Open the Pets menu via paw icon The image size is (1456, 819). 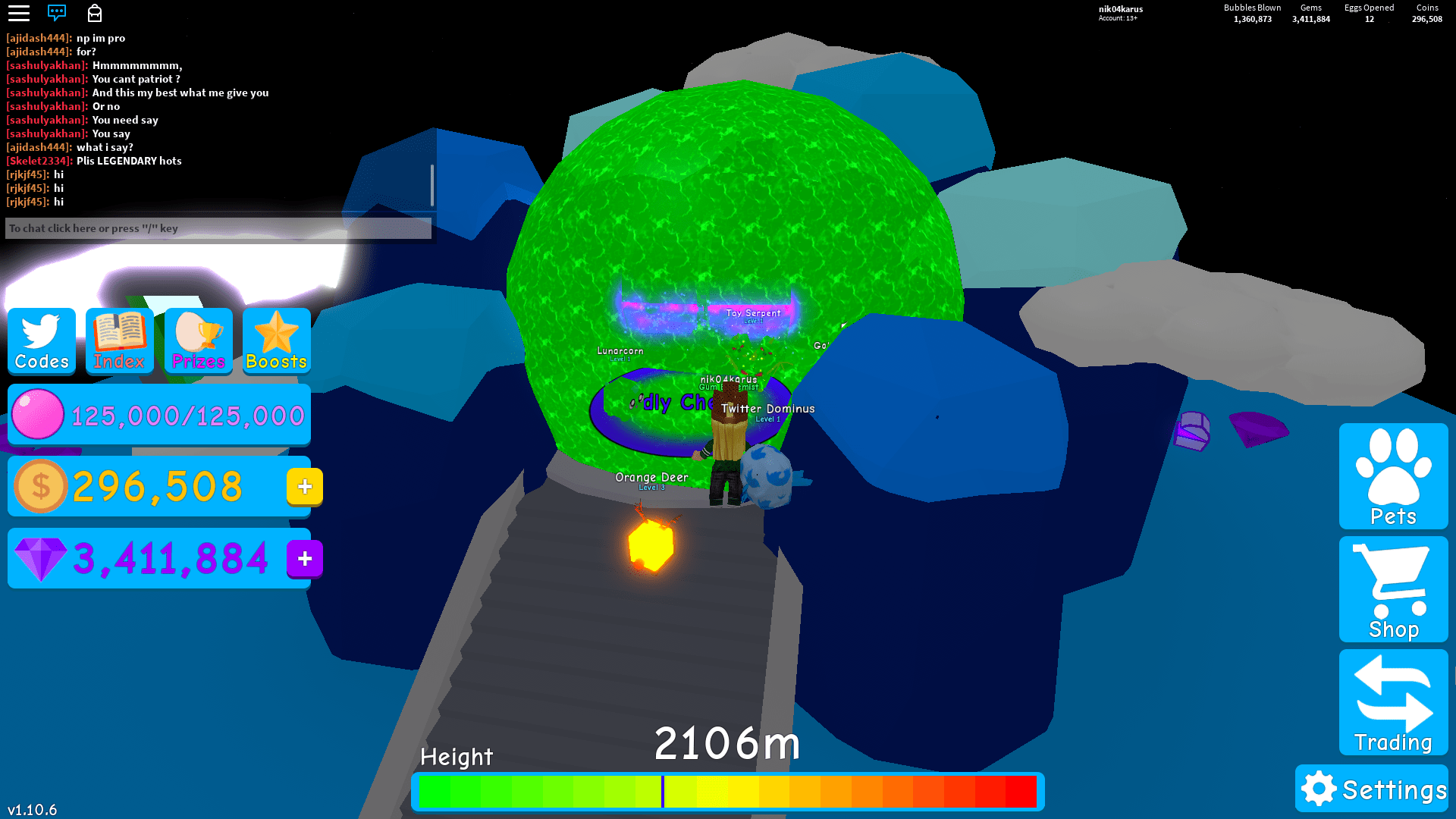pos(1393,475)
